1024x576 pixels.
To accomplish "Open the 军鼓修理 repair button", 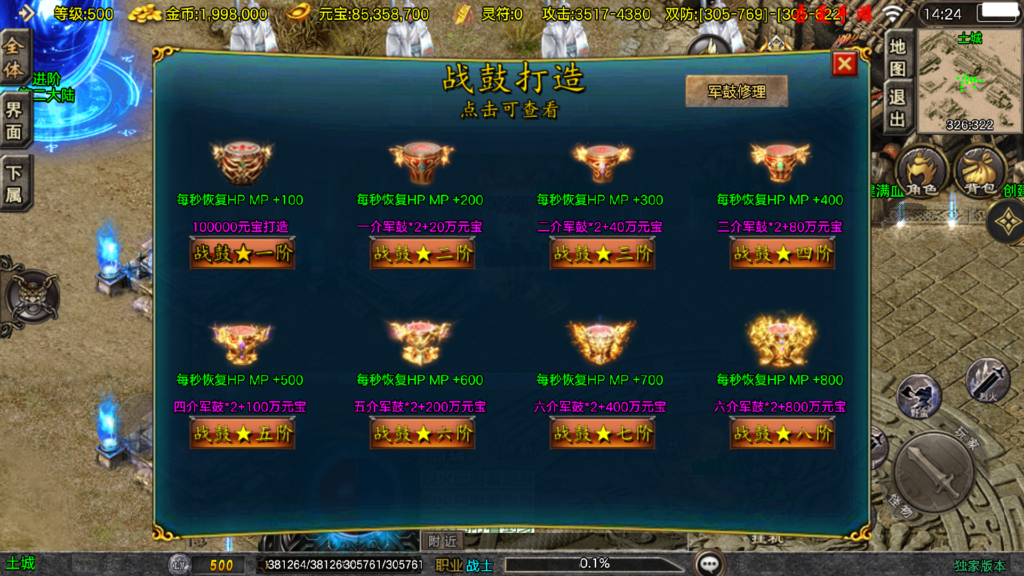I will tap(736, 91).
